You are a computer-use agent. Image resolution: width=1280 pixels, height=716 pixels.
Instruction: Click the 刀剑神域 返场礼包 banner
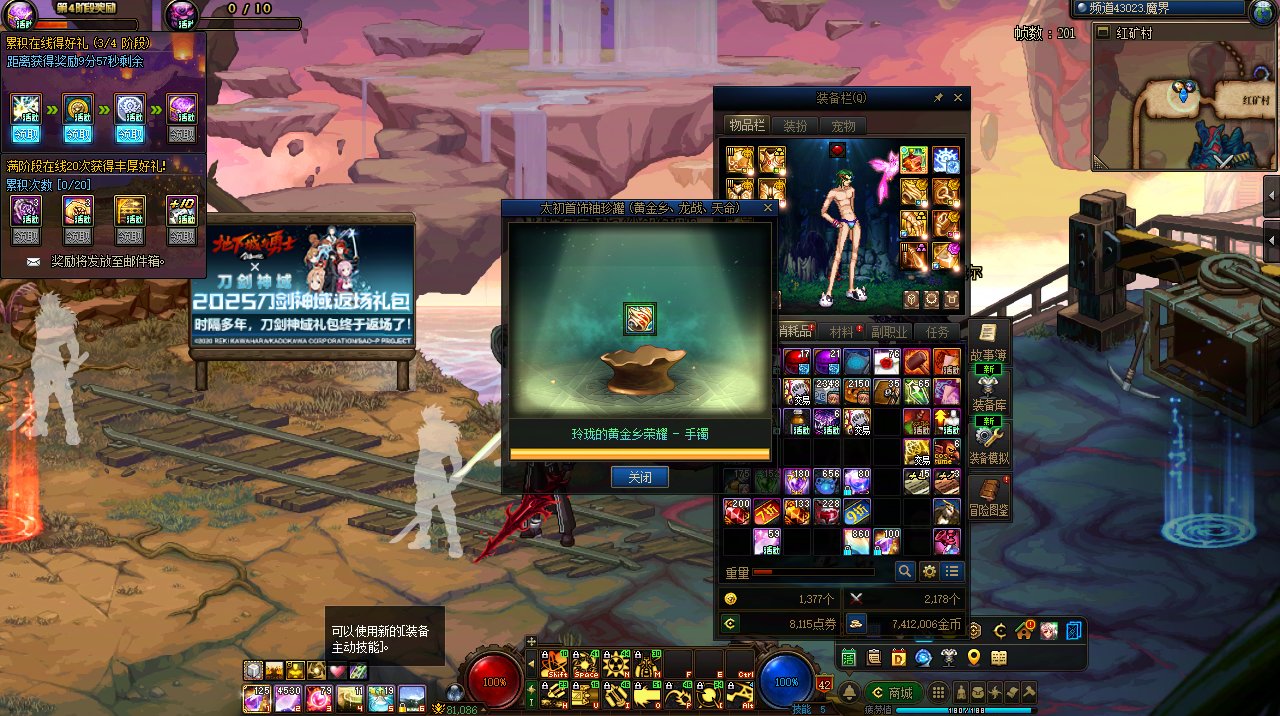pyautogui.click(x=303, y=285)
